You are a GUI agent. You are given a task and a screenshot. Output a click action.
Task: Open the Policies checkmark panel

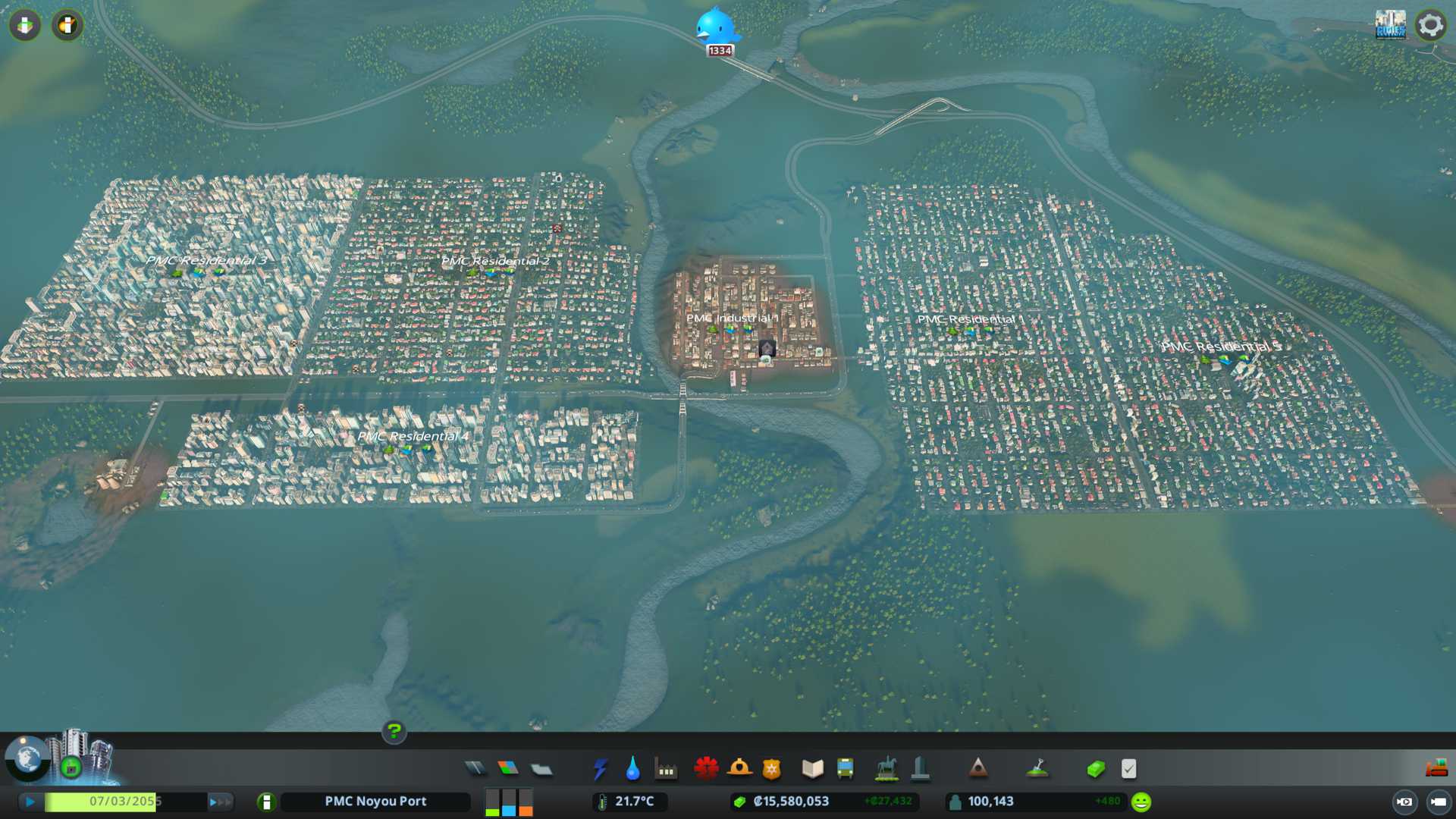pos(1128,769)
